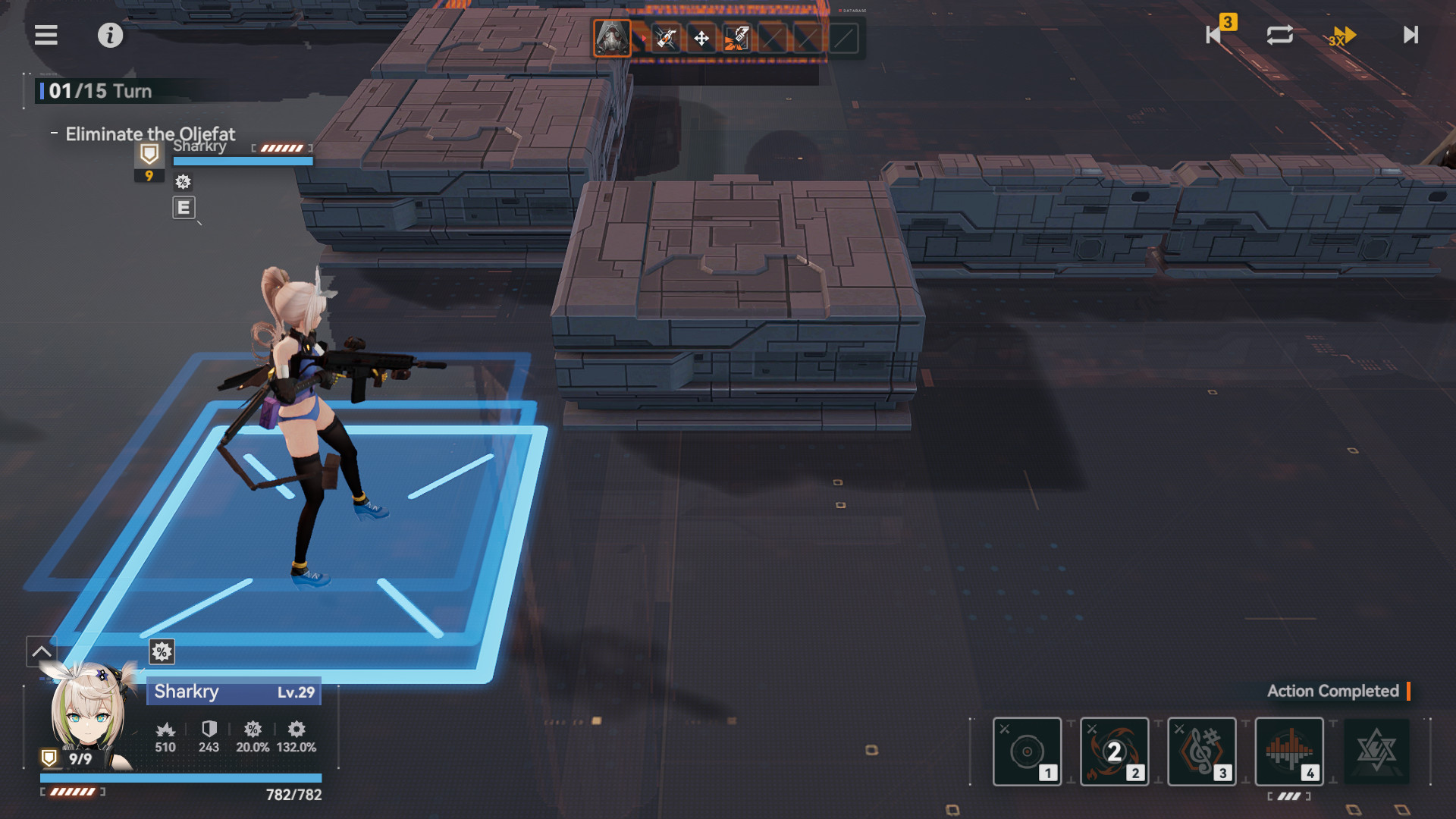Click the info icon at the top left
Image resolution: width=1456 pixels, height=819 pixels.
[x=111, y=35]
